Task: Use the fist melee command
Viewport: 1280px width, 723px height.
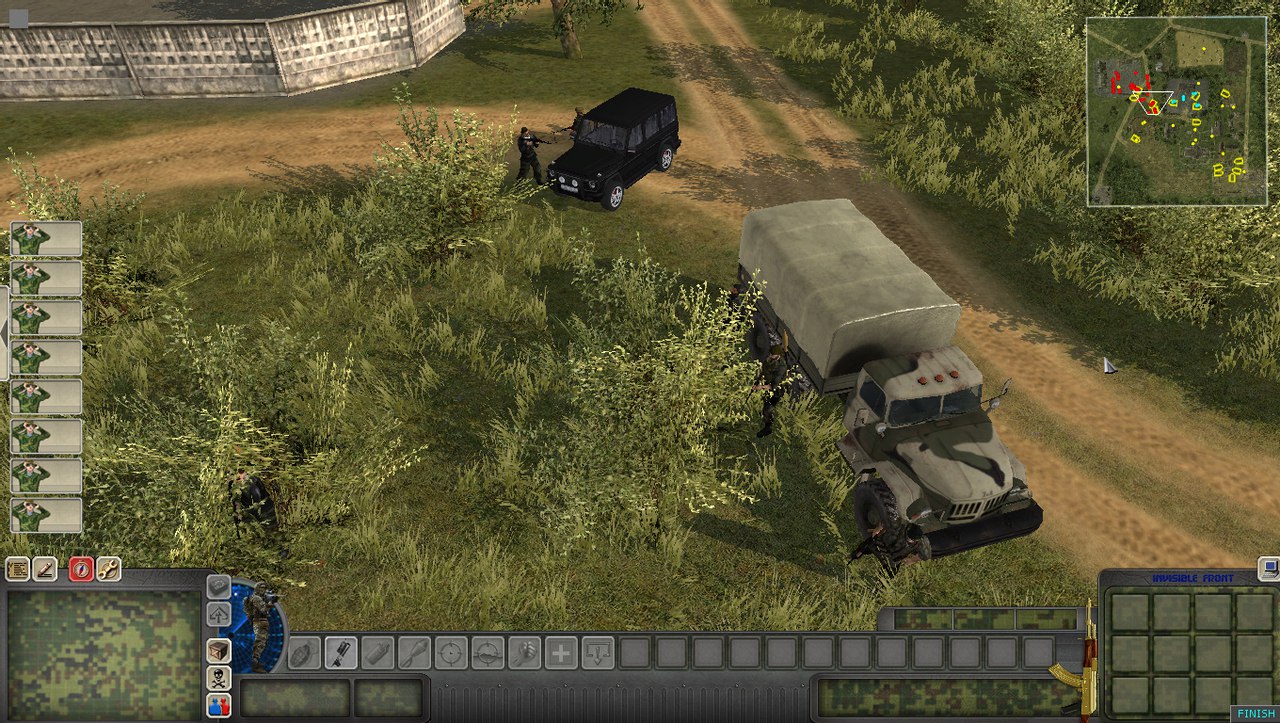Action: [x=524, y=653]
